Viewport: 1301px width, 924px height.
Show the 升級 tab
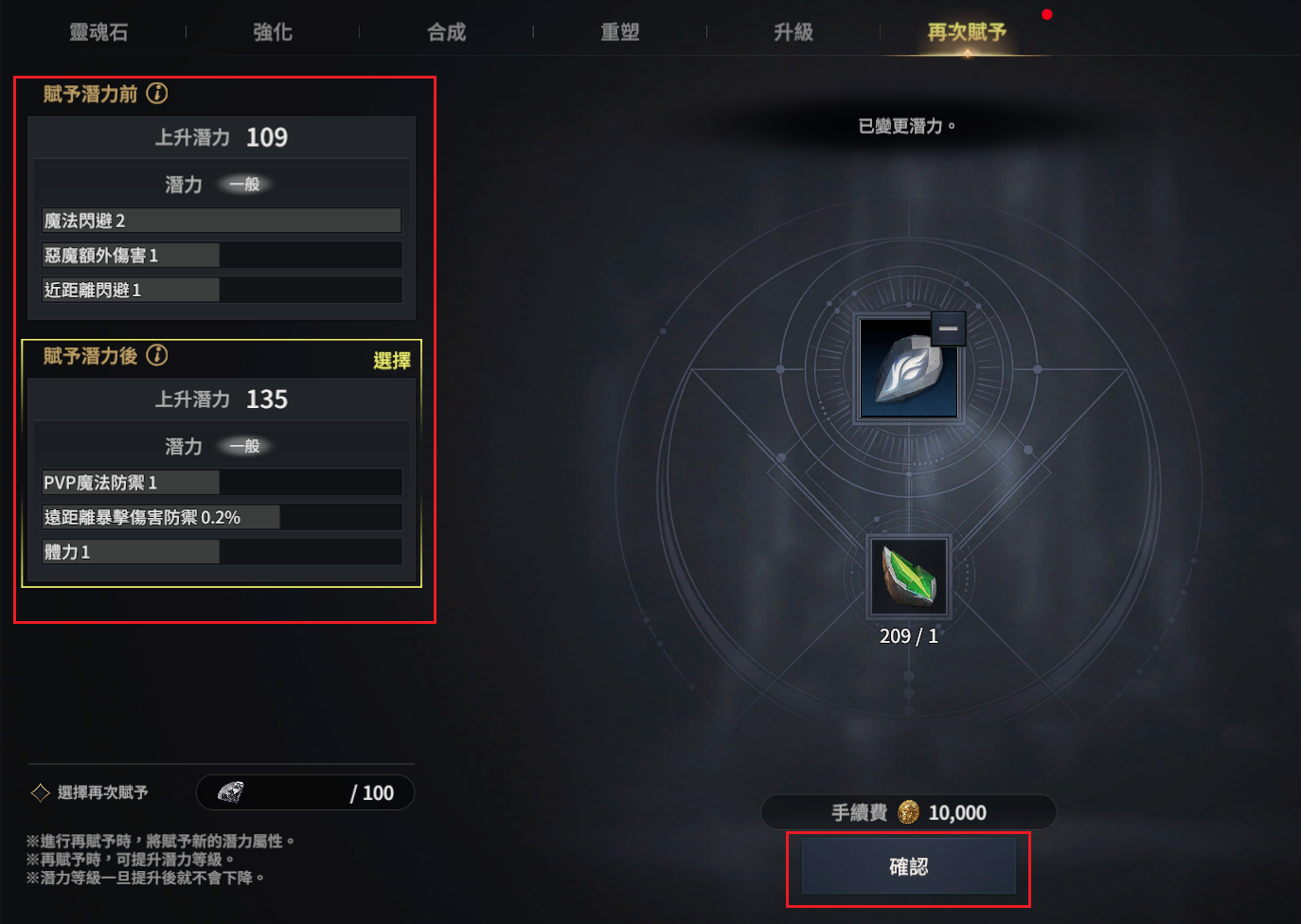tap(793, 32)
